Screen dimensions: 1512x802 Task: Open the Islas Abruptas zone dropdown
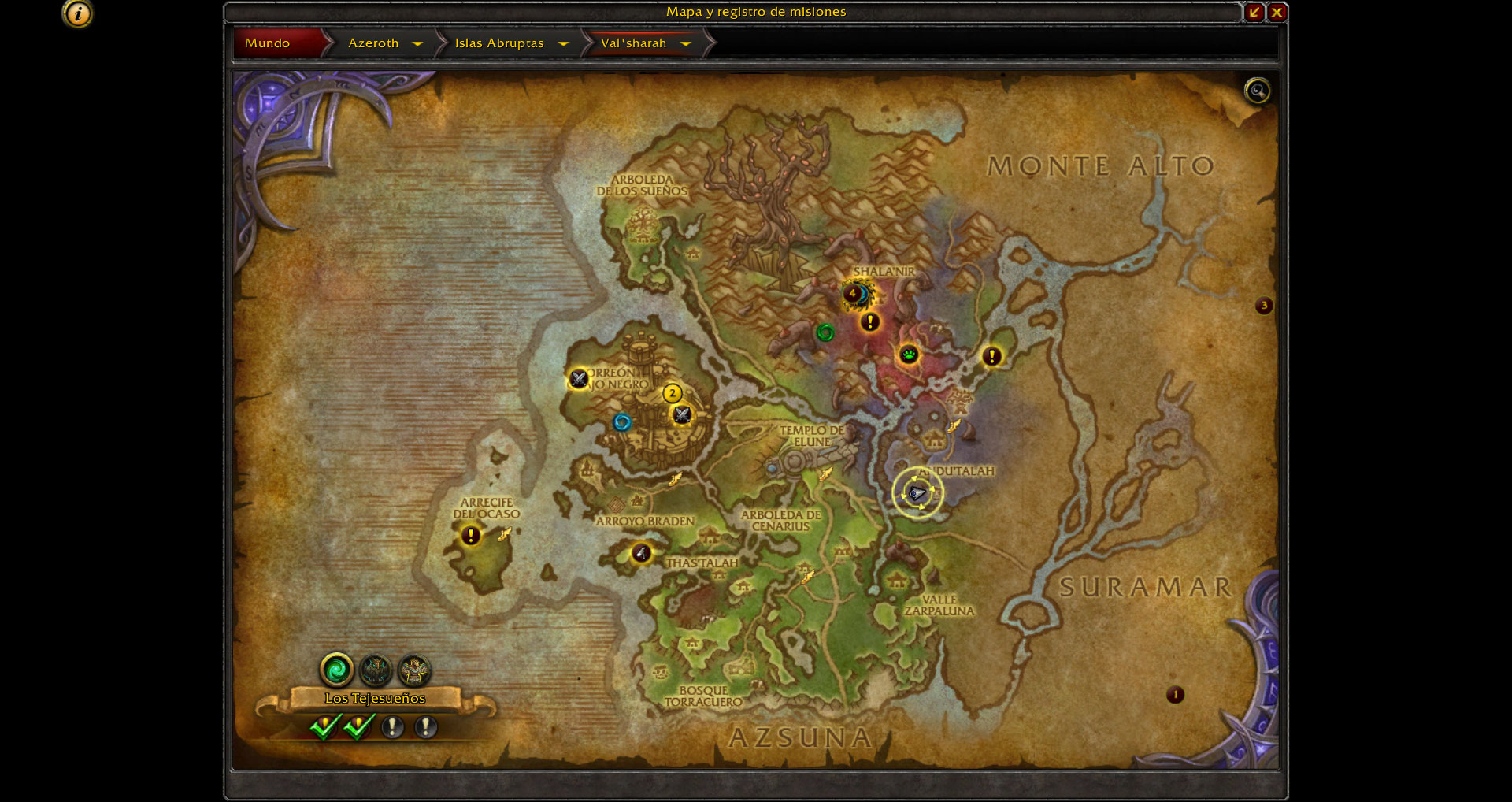click(x=563, y=43)
